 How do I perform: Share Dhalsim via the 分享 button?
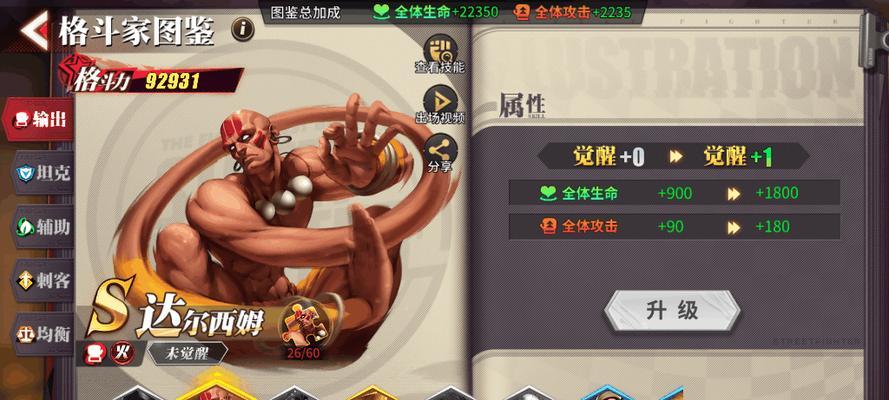coord(440,154)
